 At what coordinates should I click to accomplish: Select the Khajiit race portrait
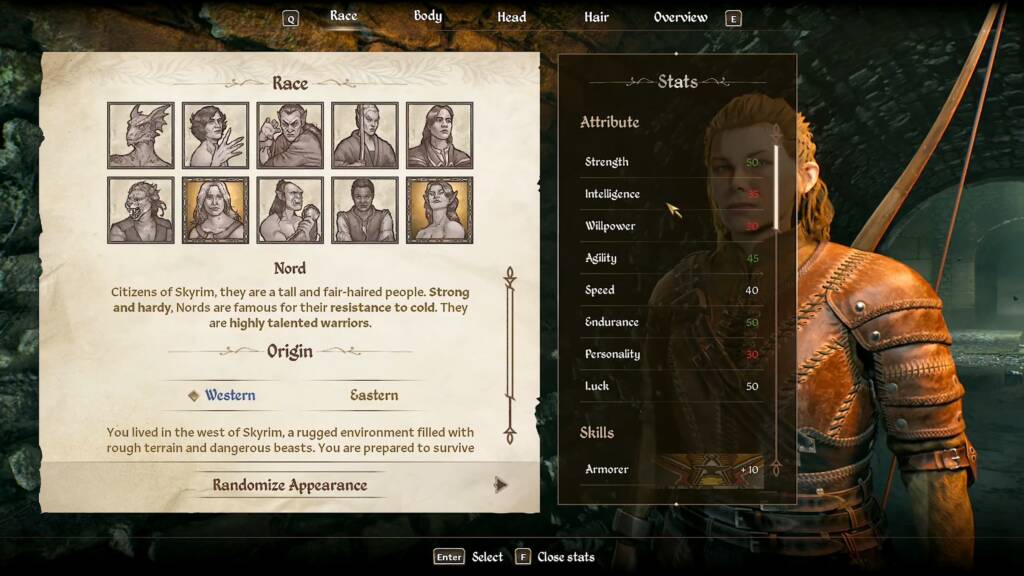point(141,210)
